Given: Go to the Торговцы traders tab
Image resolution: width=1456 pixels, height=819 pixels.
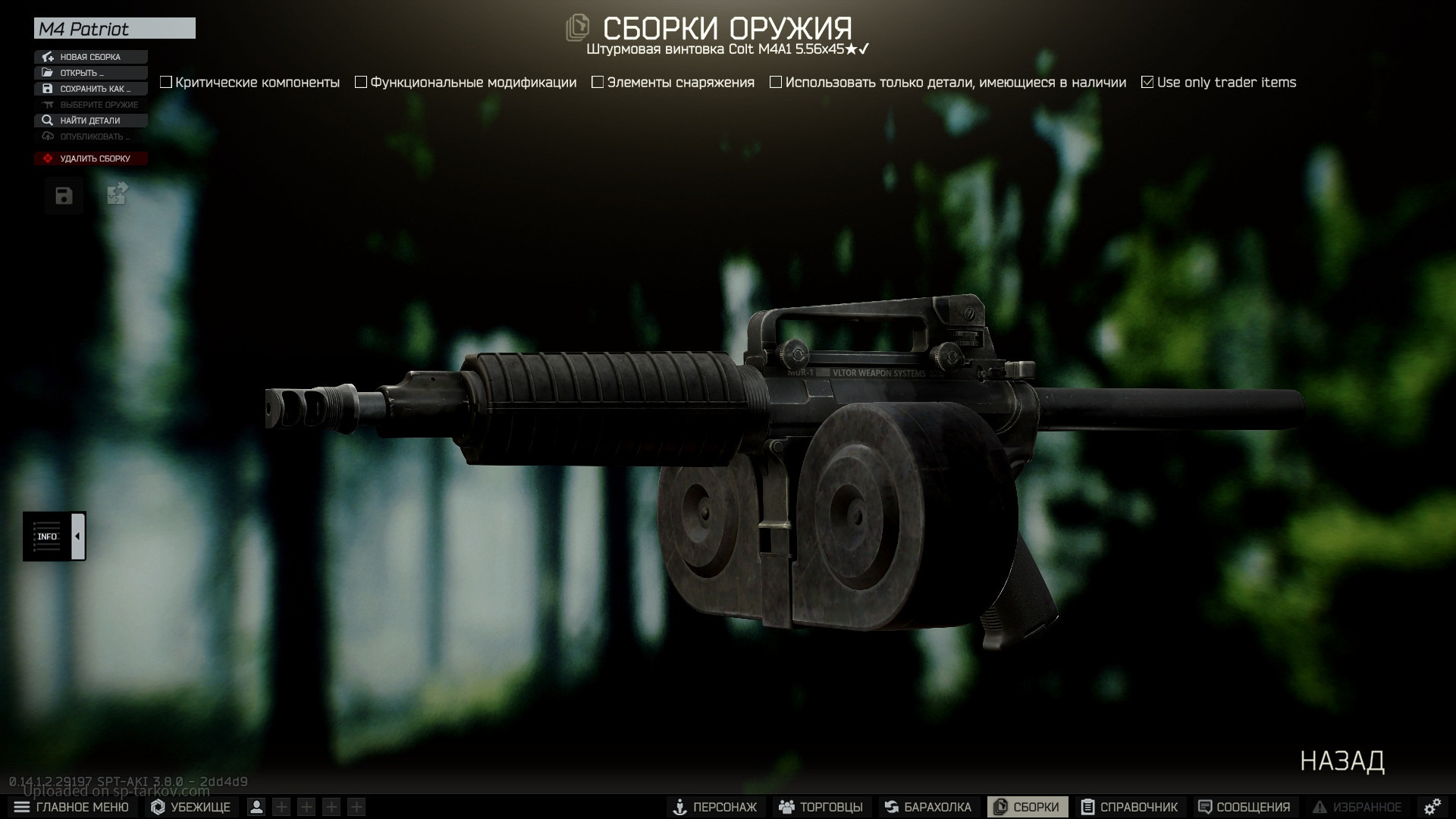Looking at the screenshot, I should click(x=821, y=807).
